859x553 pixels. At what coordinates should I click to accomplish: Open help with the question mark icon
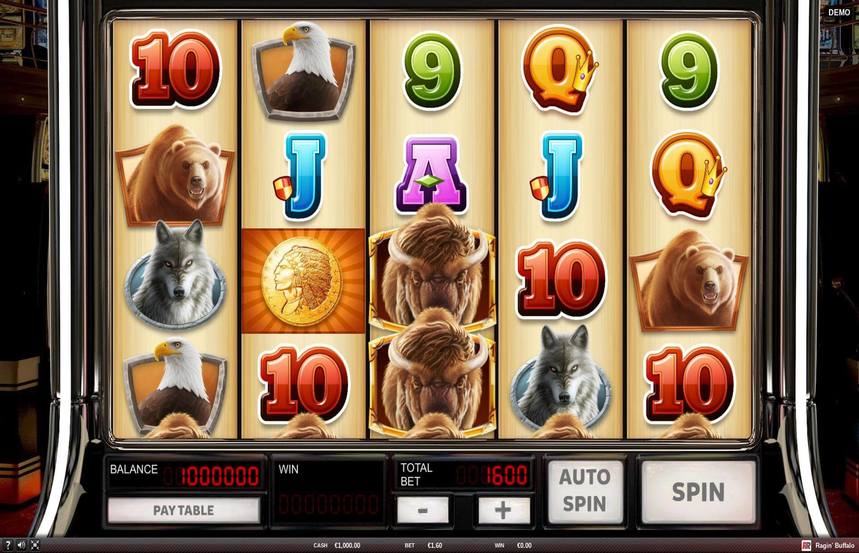[7, 545]
